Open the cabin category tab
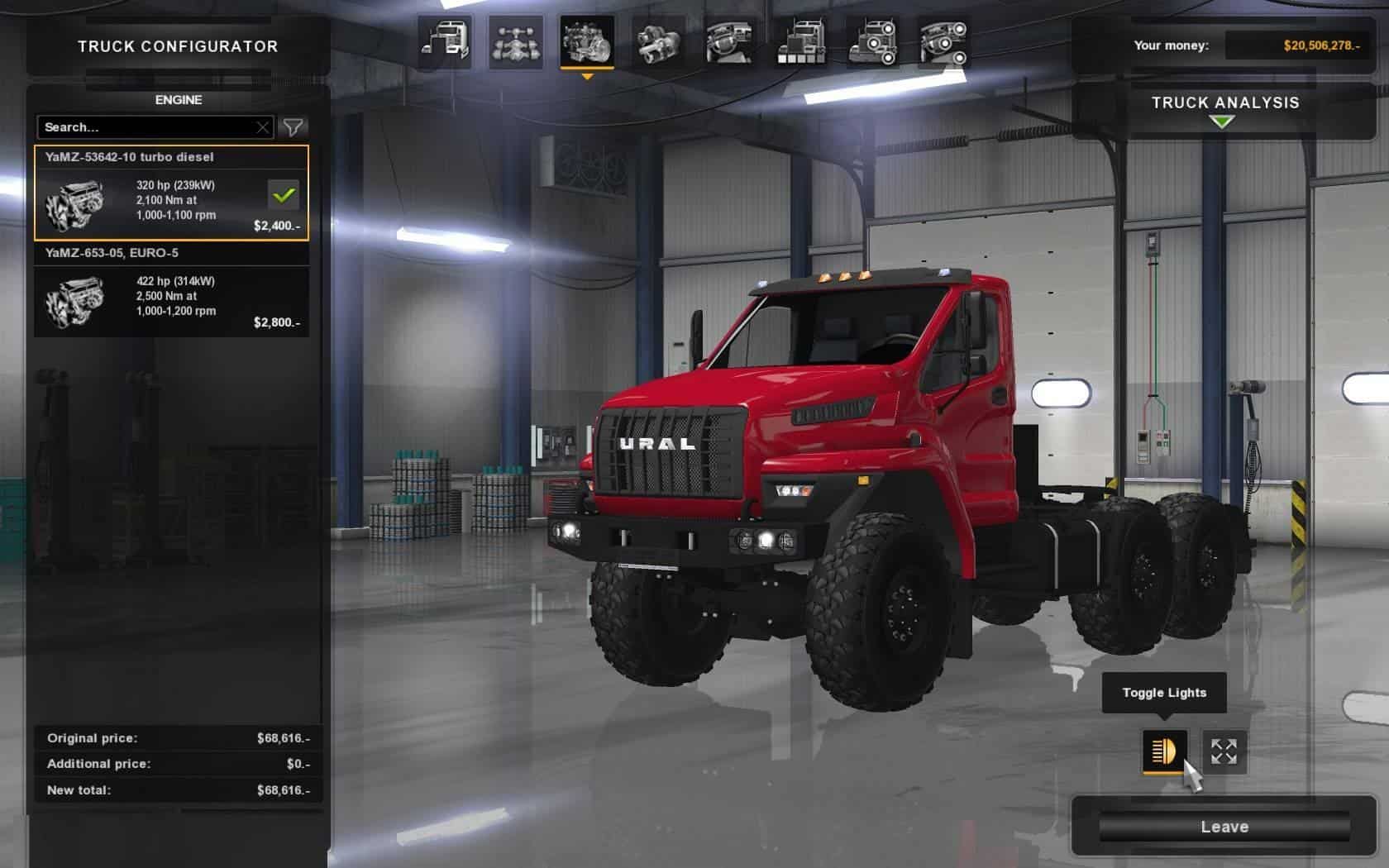 point(445,41)
